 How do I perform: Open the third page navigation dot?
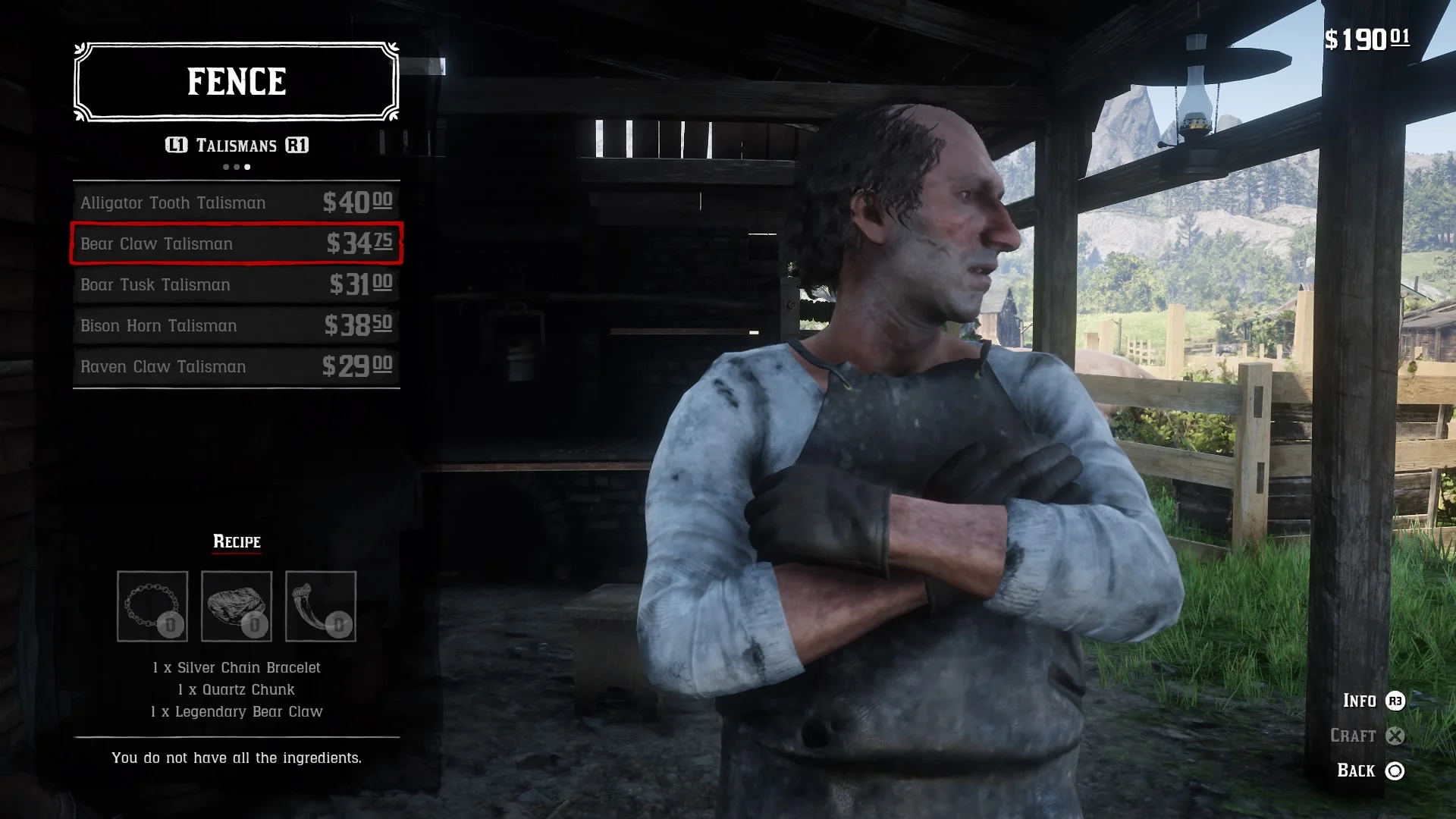click(247, 167)
